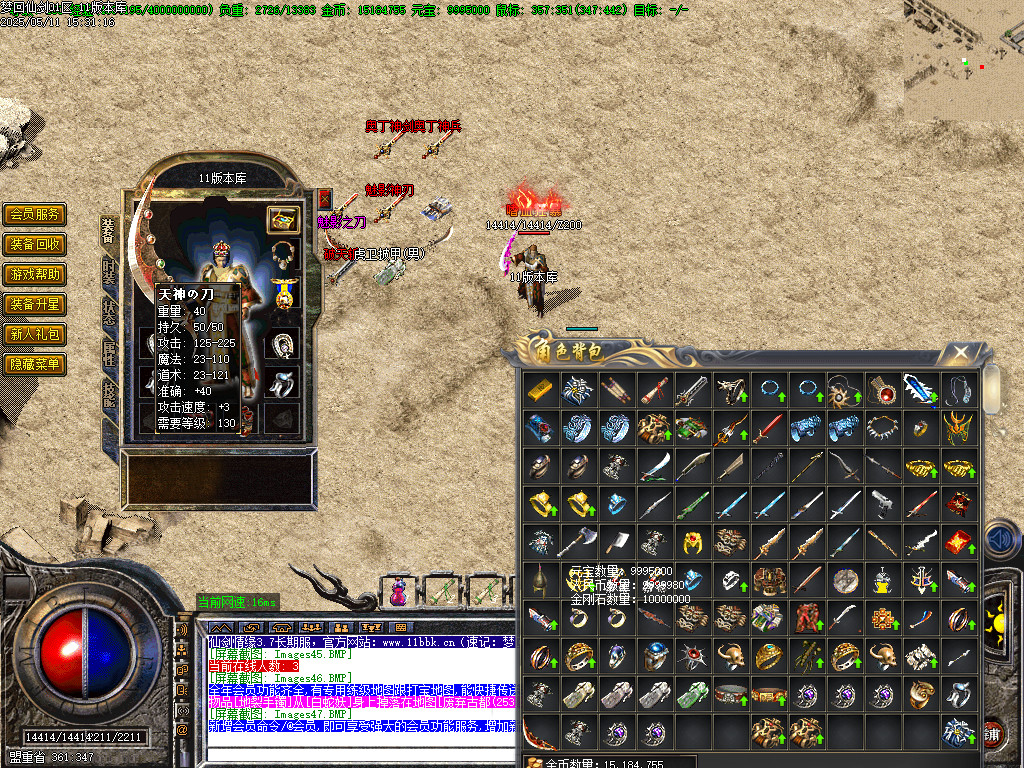Open 游戏帮助 game help

35,274
